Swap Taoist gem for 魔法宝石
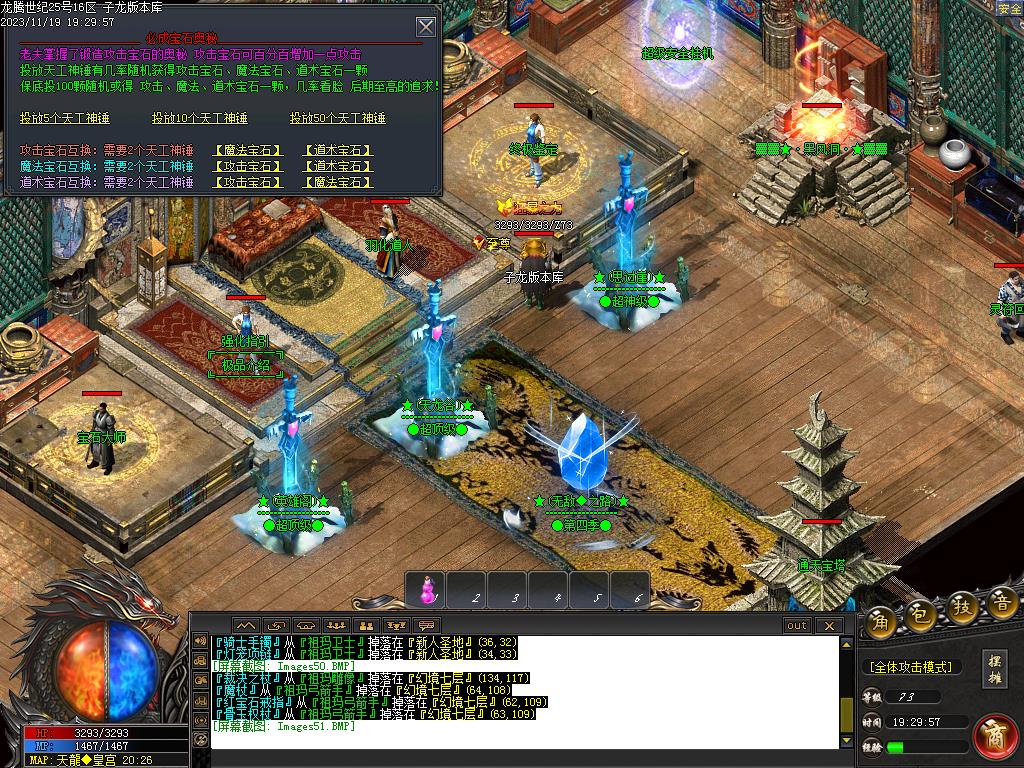This screenshot has height=768, width=1024. coord(338,182)
